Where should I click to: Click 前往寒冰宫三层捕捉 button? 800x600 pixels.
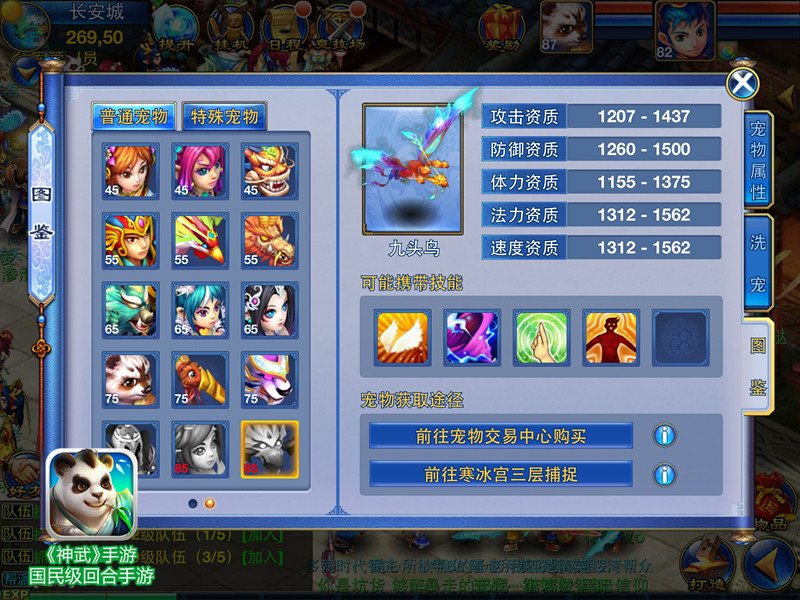click(501, 473)
